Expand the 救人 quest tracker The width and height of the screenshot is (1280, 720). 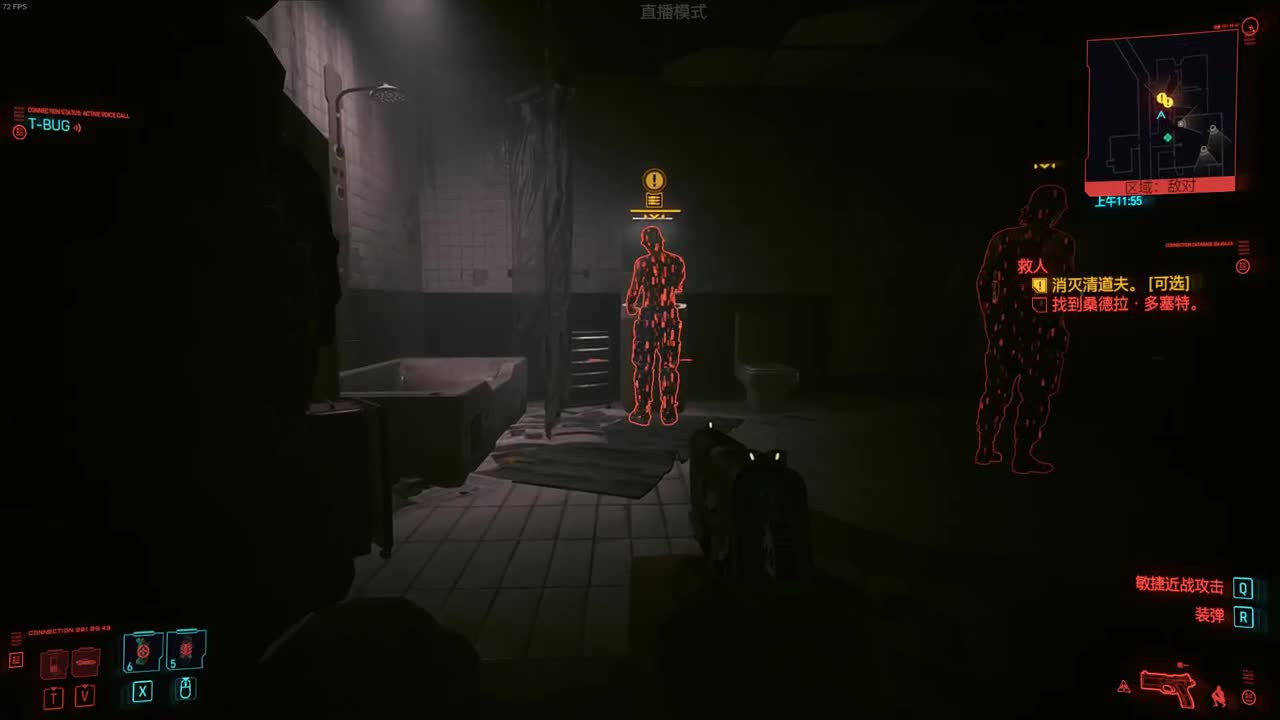pos(1033,266)
